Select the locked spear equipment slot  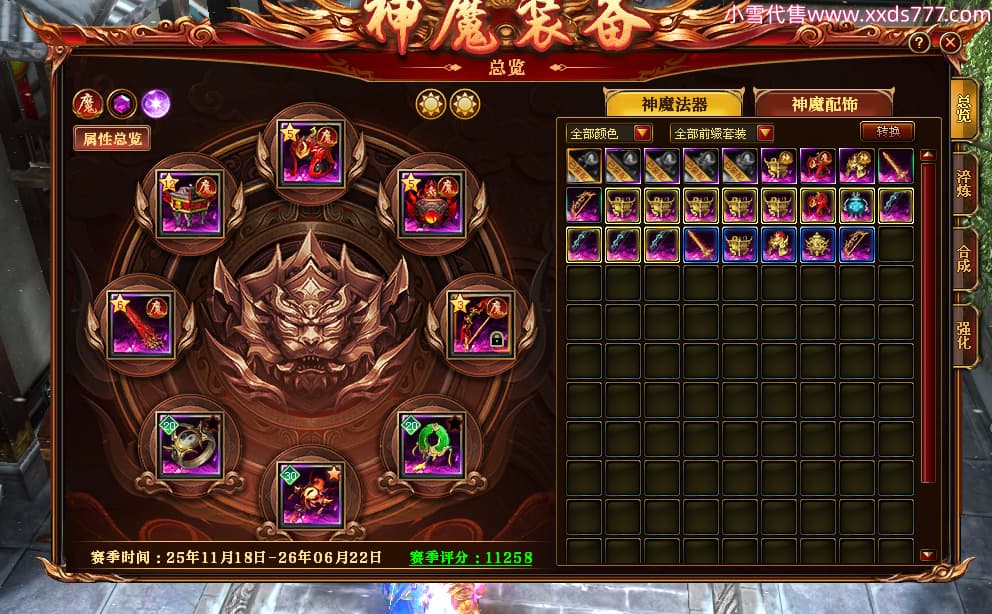tap(481, 324)
